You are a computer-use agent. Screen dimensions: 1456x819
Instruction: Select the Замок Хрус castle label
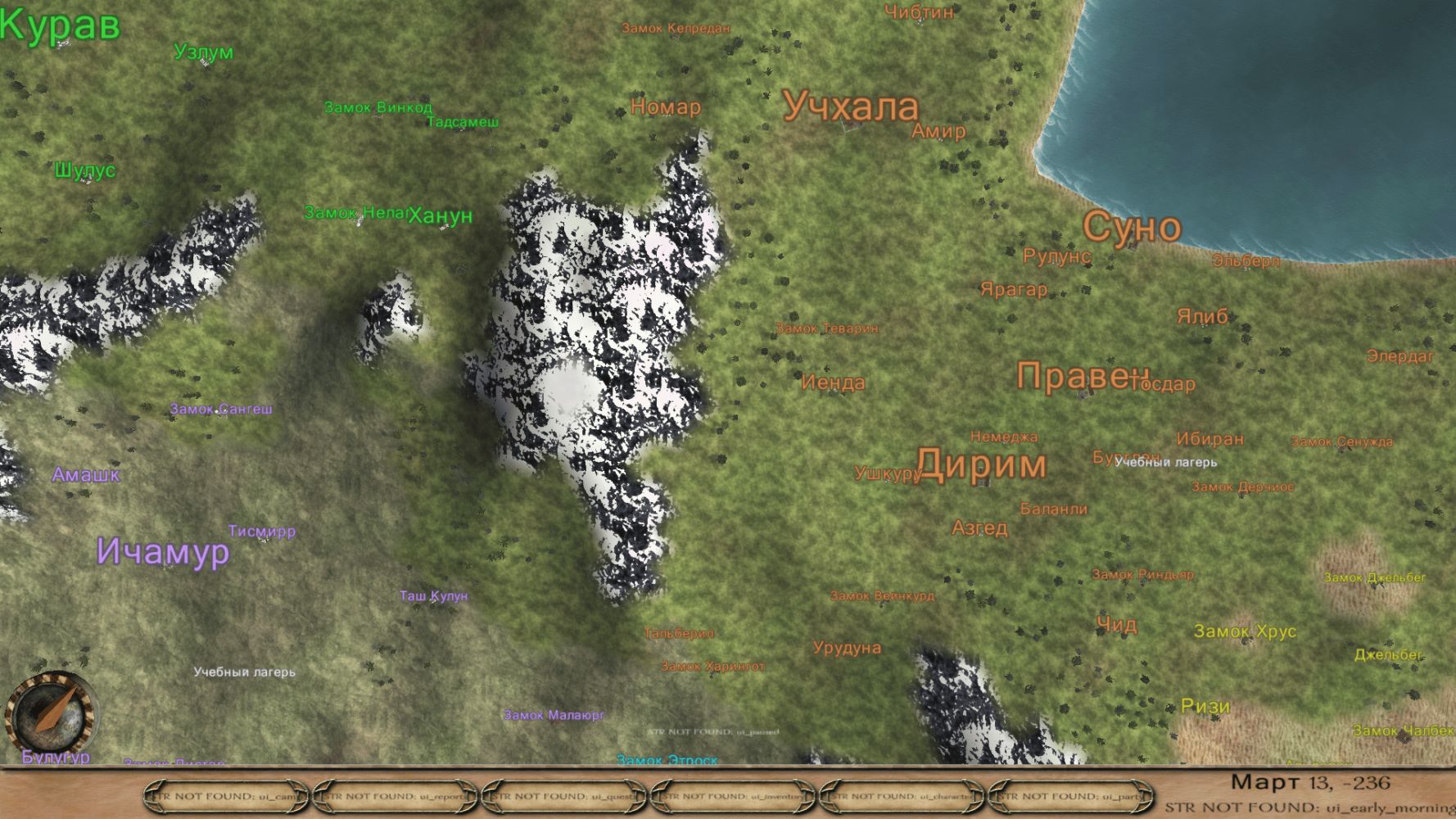click(x=1245, y=631)
